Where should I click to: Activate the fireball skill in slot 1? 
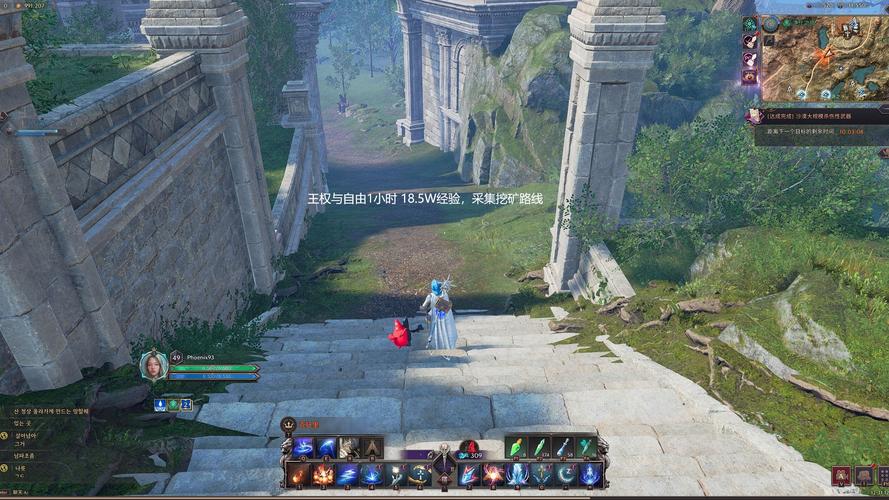[299, 474]
